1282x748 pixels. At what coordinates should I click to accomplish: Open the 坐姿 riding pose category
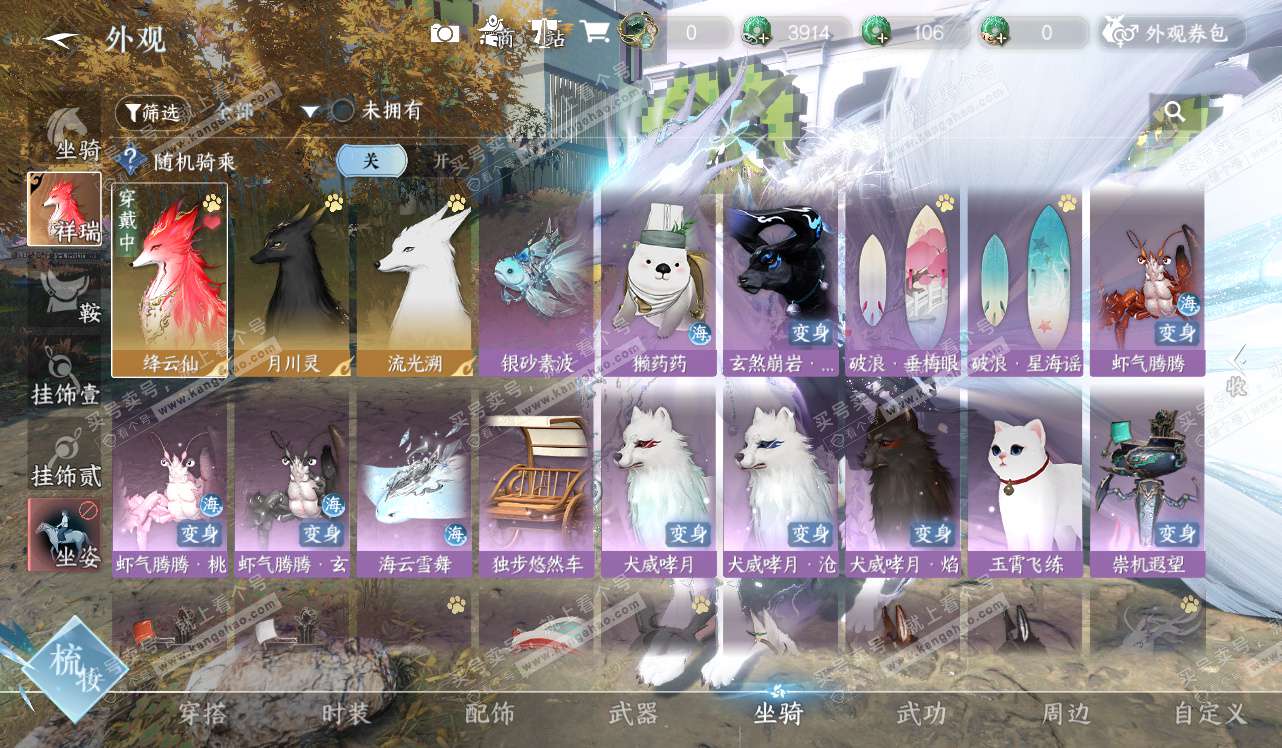point(64,535)
